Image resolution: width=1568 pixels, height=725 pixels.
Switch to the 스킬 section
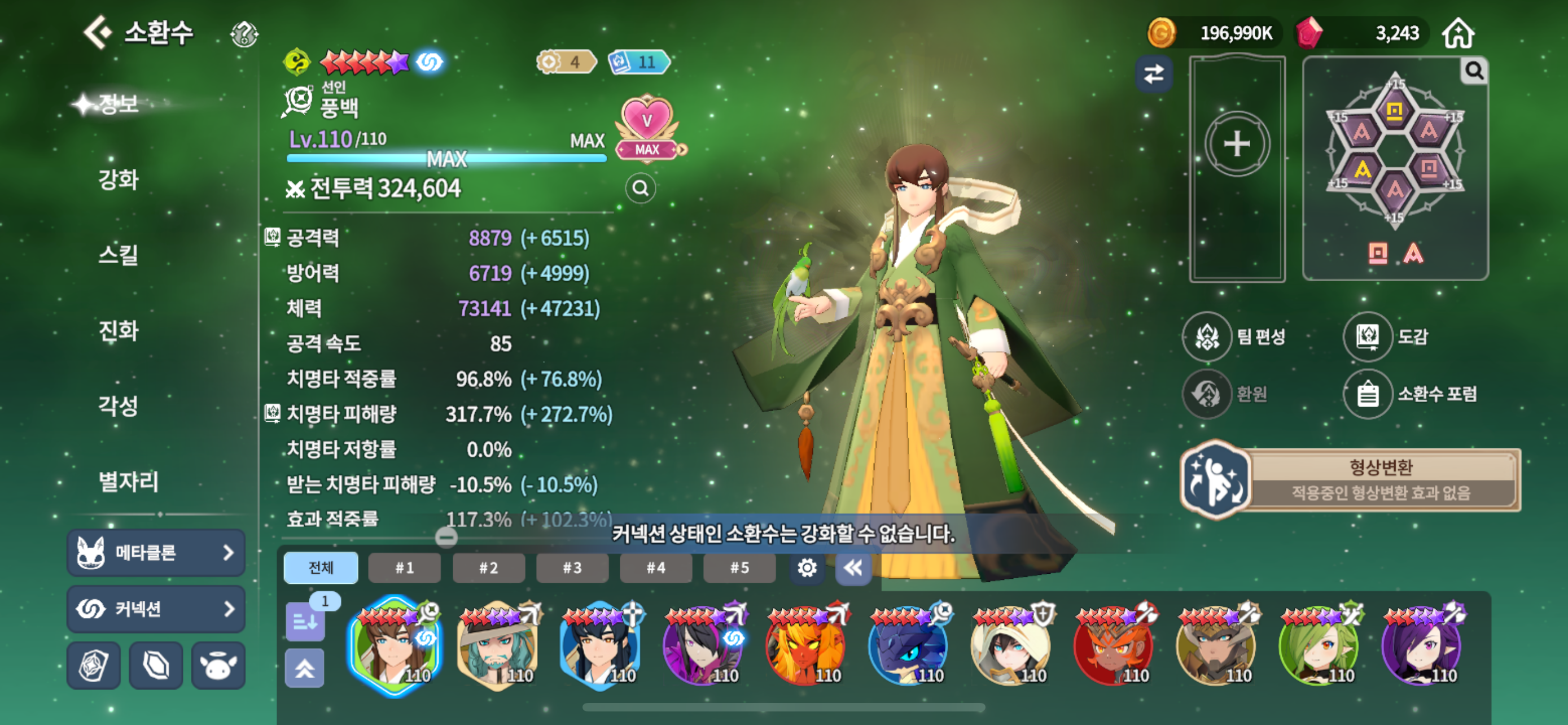pos(119,255)
